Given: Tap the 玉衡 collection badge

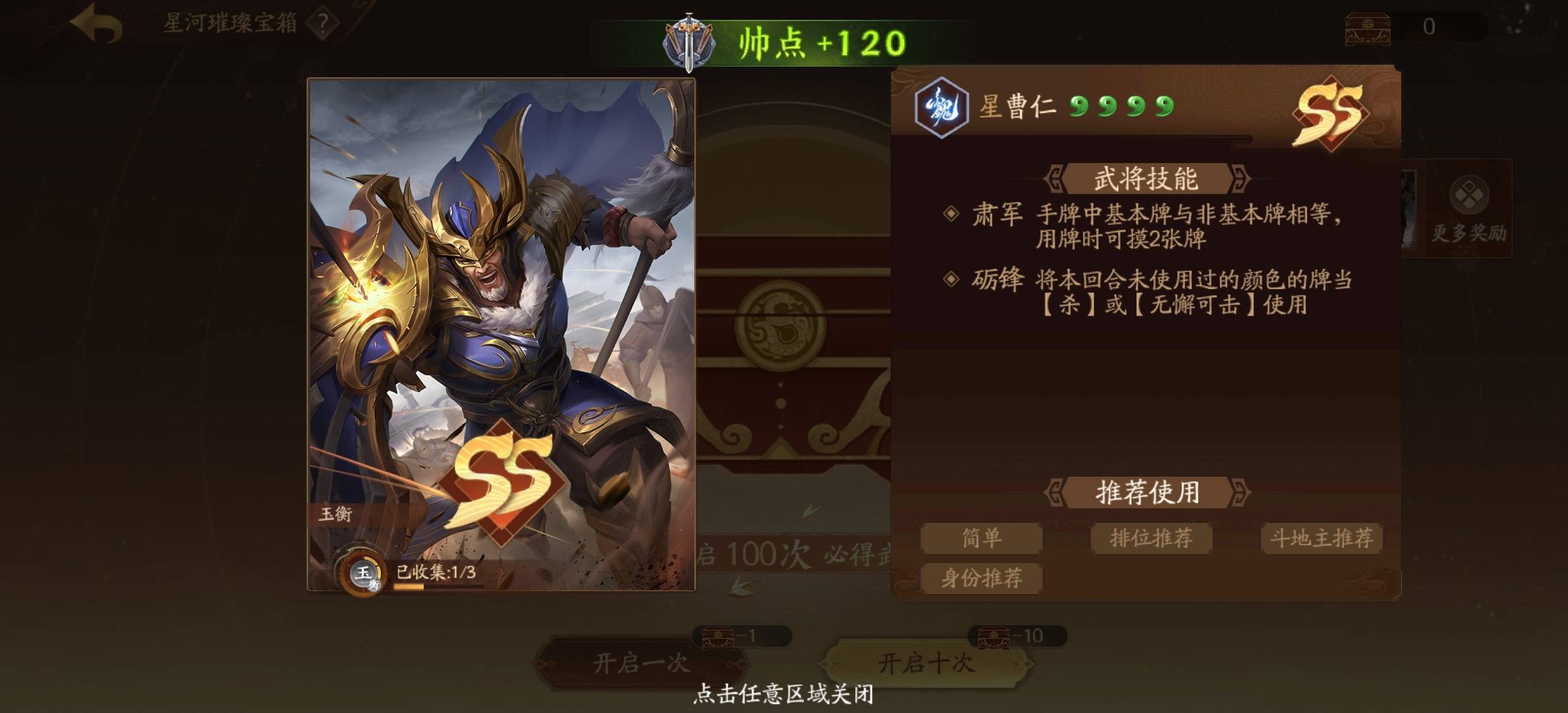Looking at the screenshot, I should click(362, 573).
